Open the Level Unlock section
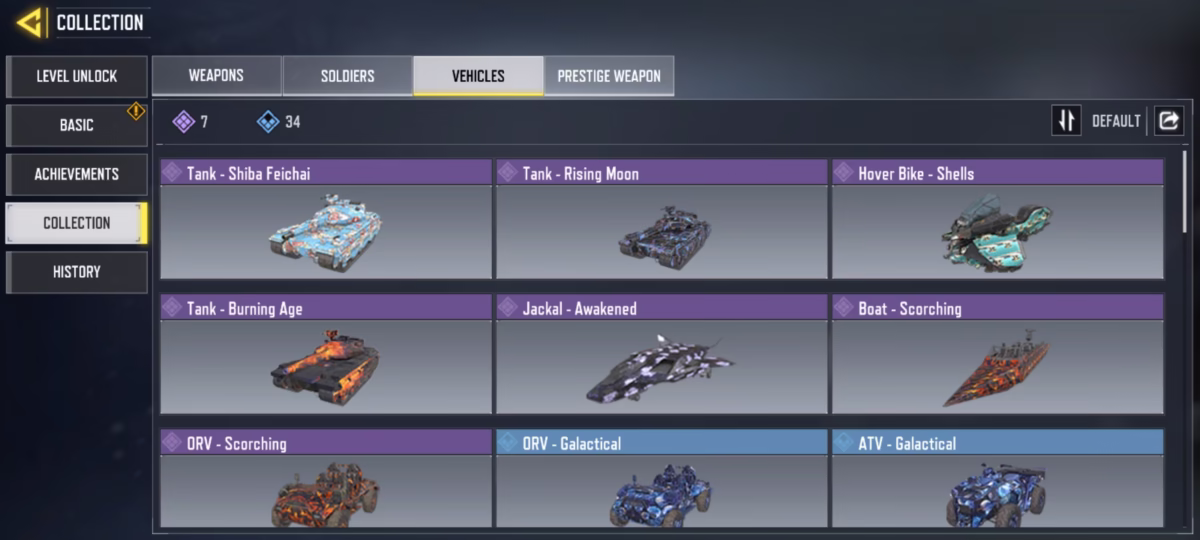The width and height of the screenshot is (1200, 540). pyautogui.click(x=77, y=76)
